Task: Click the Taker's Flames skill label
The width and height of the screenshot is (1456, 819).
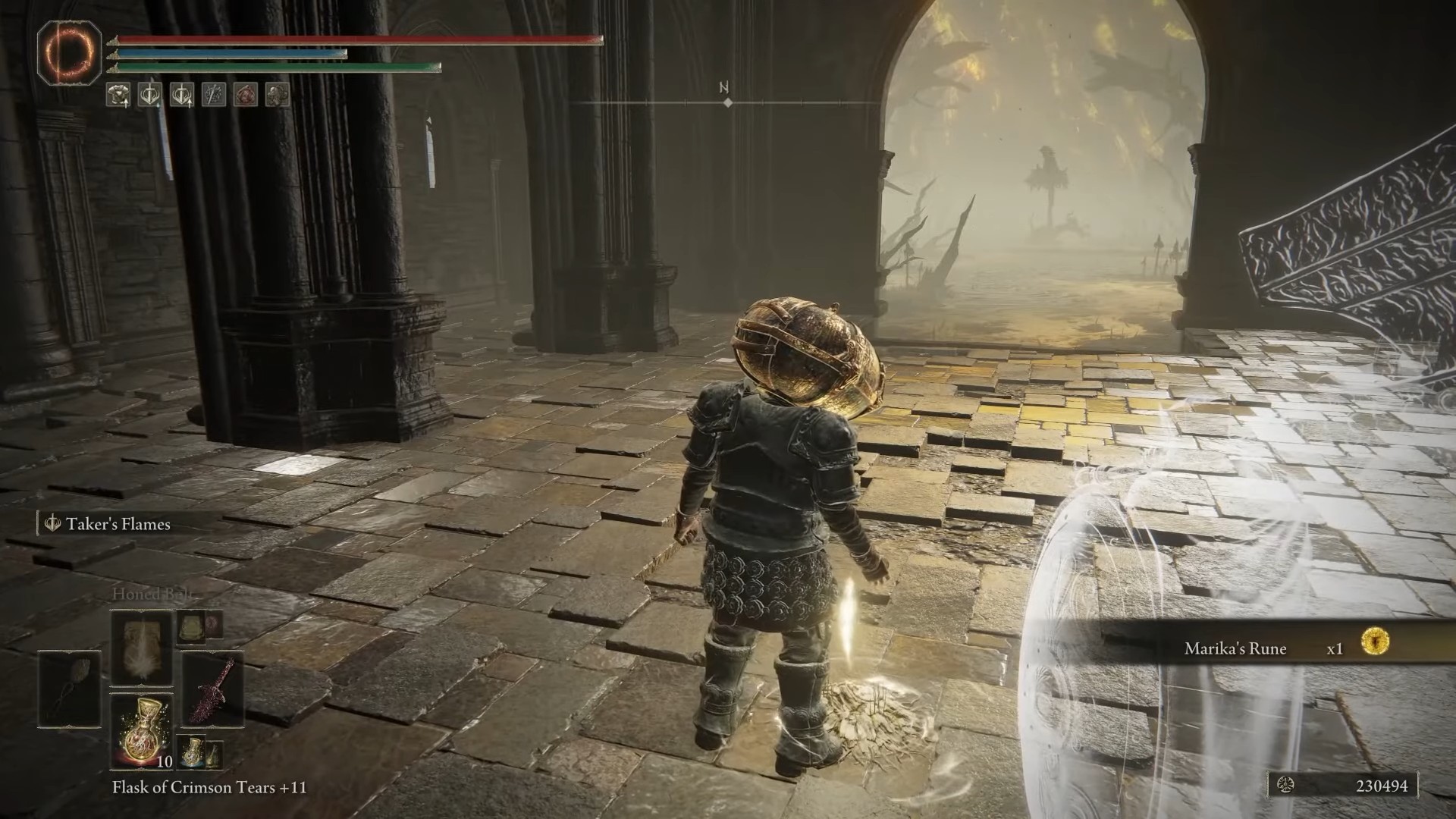Action: [x=118, y=524]
